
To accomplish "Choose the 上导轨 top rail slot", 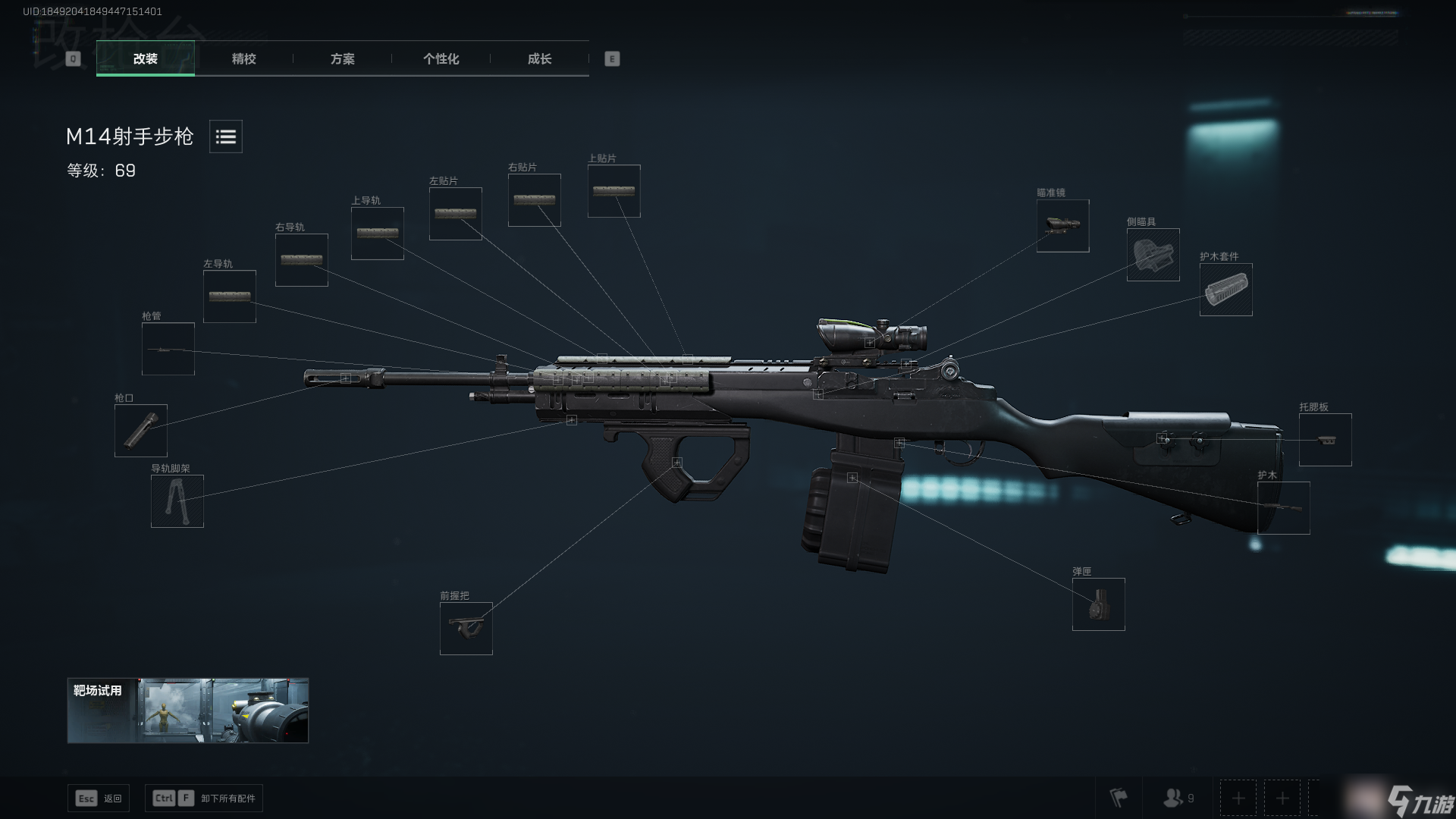I will 377,234.
